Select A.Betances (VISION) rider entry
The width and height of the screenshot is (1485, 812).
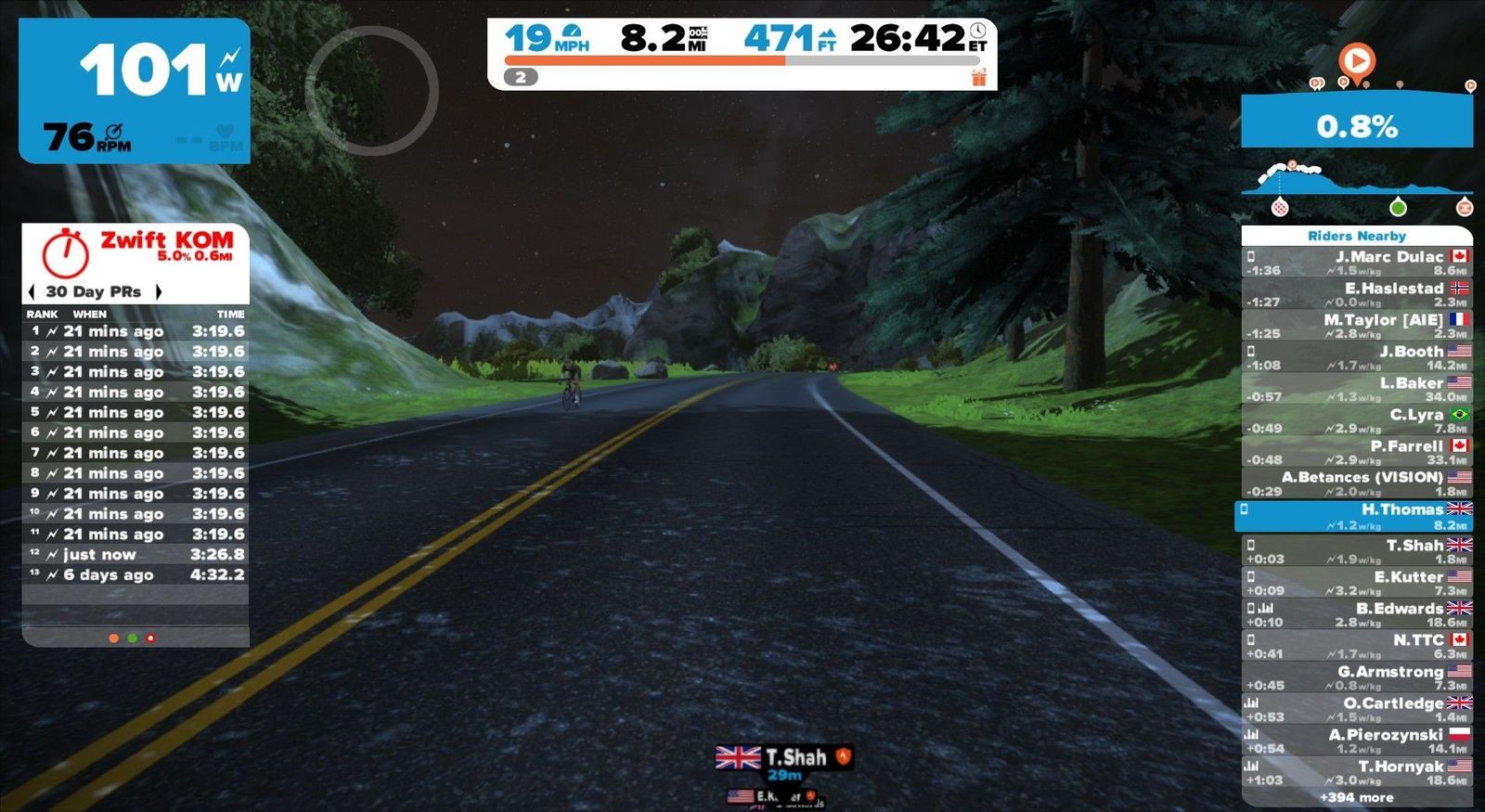(x=1356, y=483)
